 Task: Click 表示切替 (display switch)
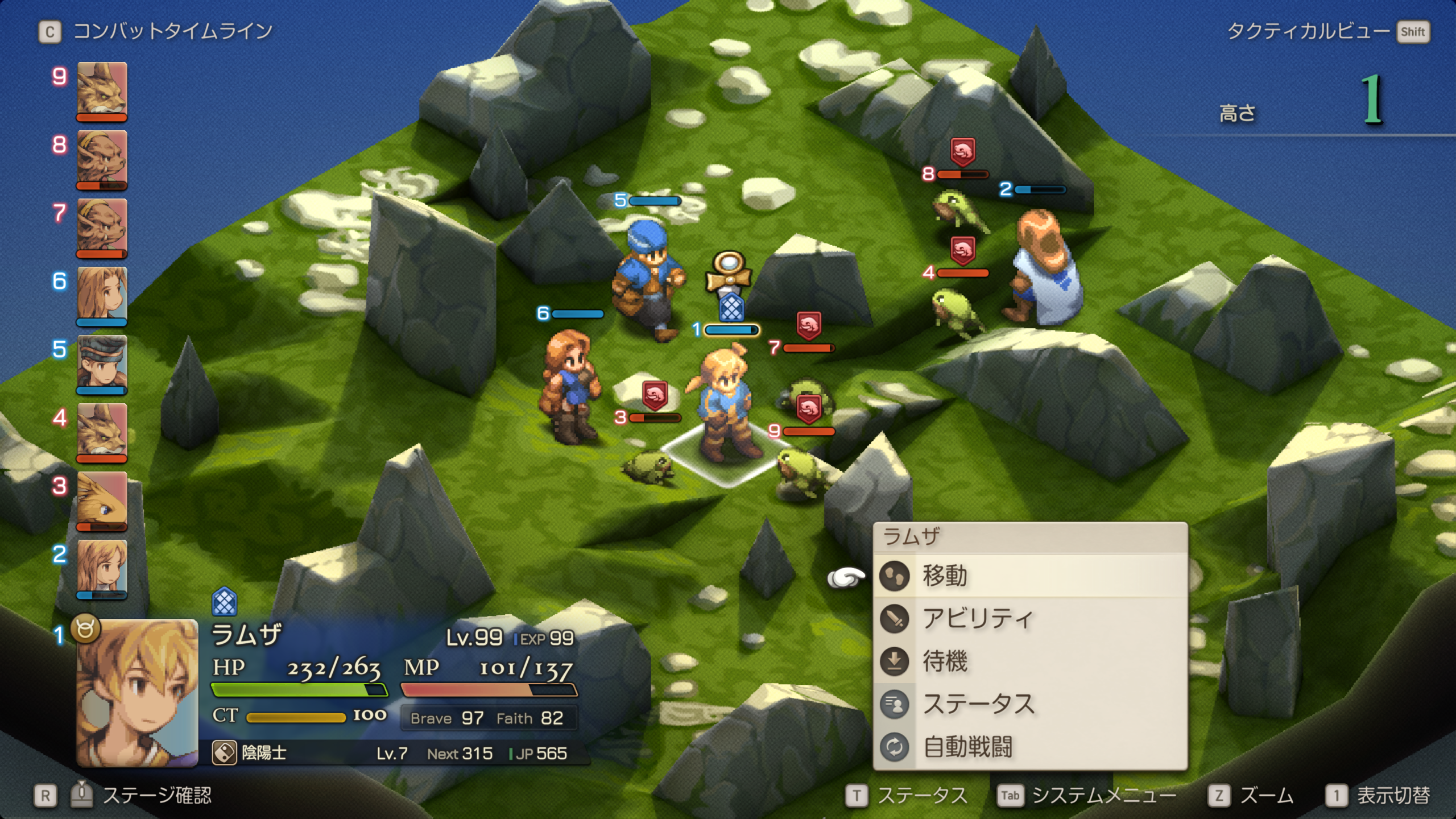tap(1393, 795)
